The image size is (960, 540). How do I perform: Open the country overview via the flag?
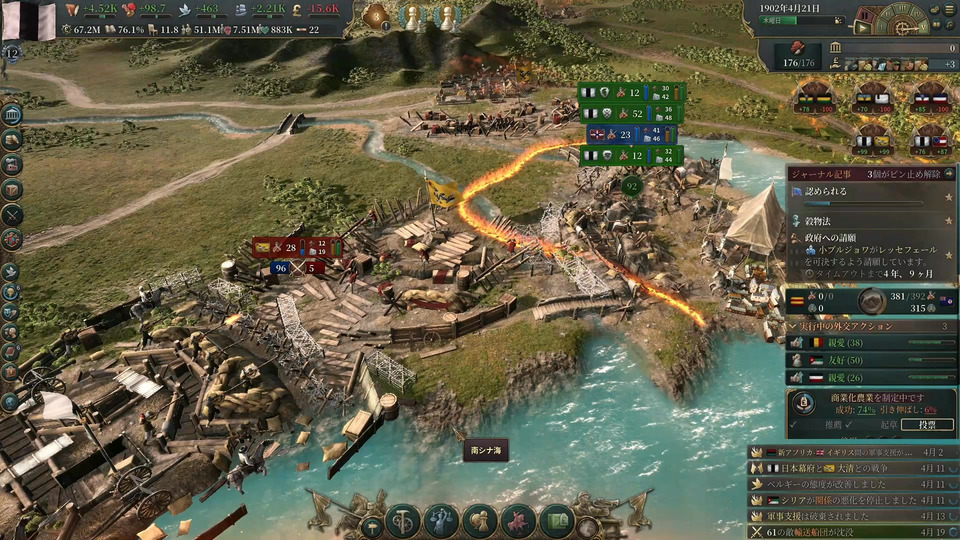pos(30,20)
